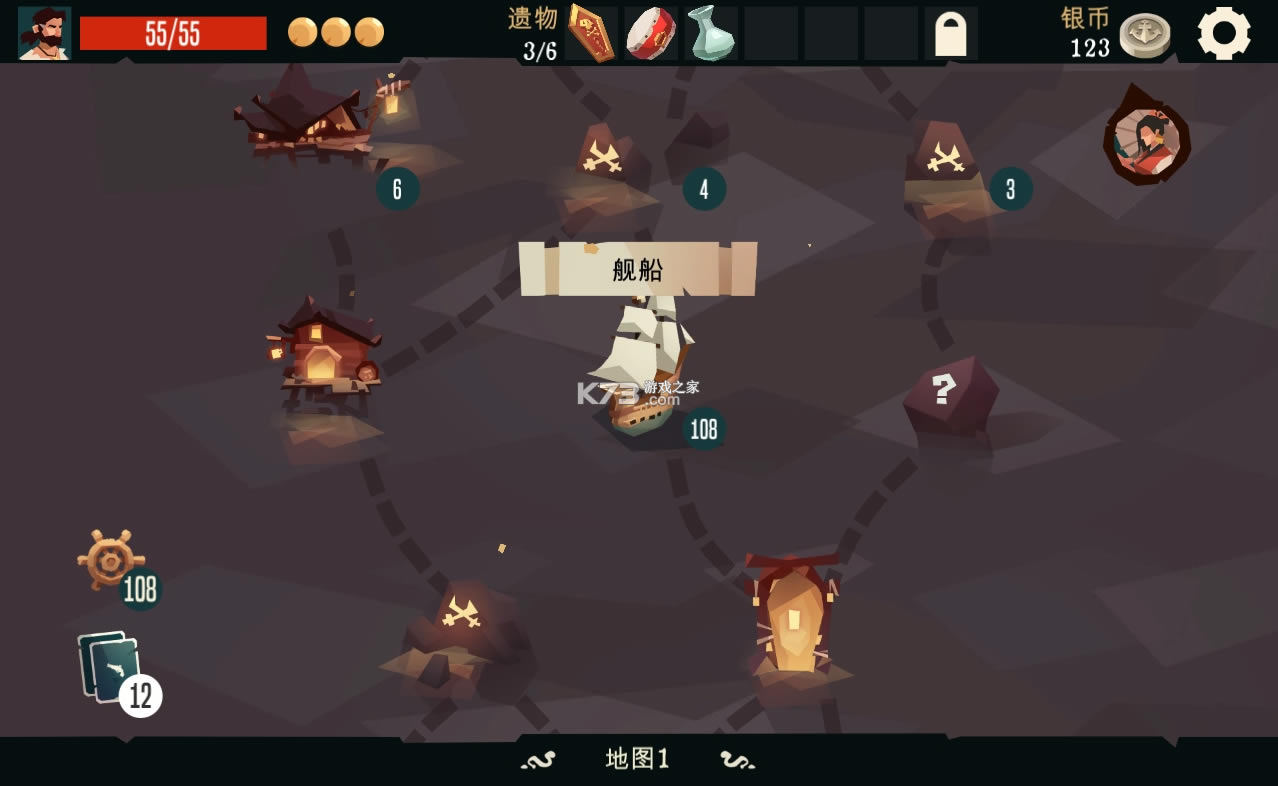
Task: Choose the crossed-swords node numbered 4
Action: point(603,158)
